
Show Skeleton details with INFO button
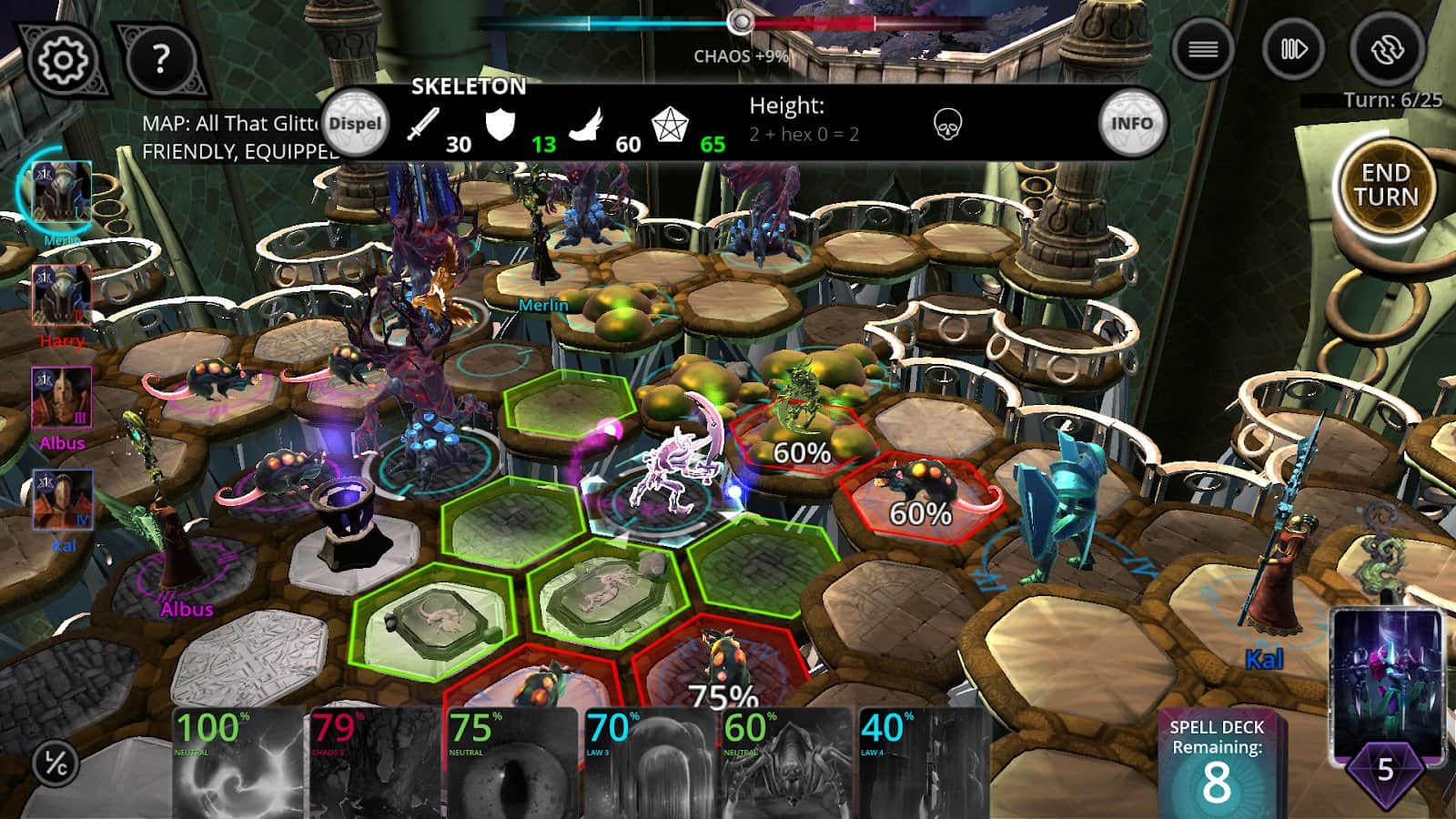tap(1131, 124)
